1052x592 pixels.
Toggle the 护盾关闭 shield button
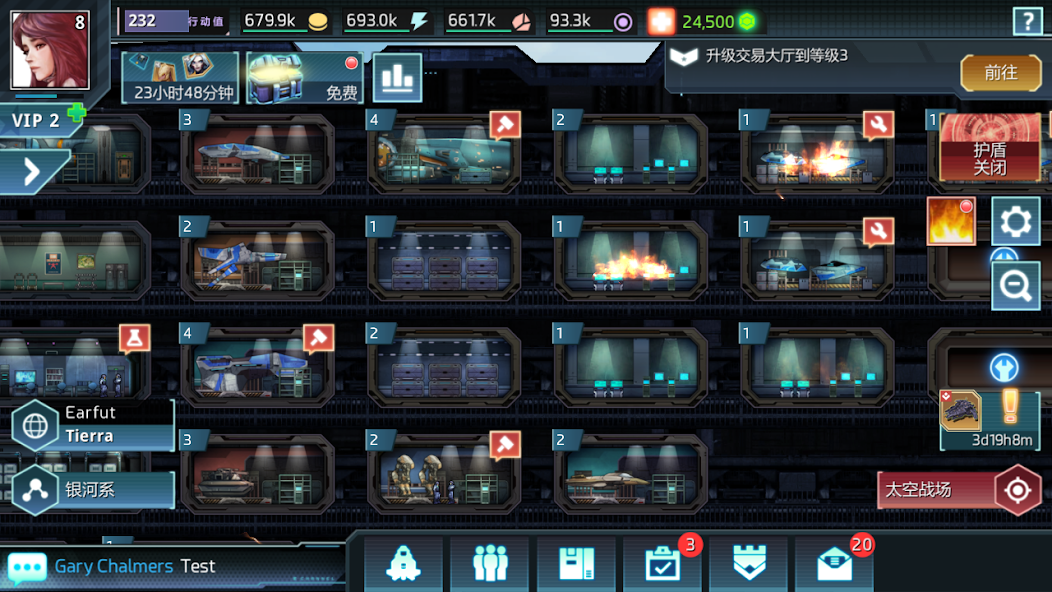[989, 148]
